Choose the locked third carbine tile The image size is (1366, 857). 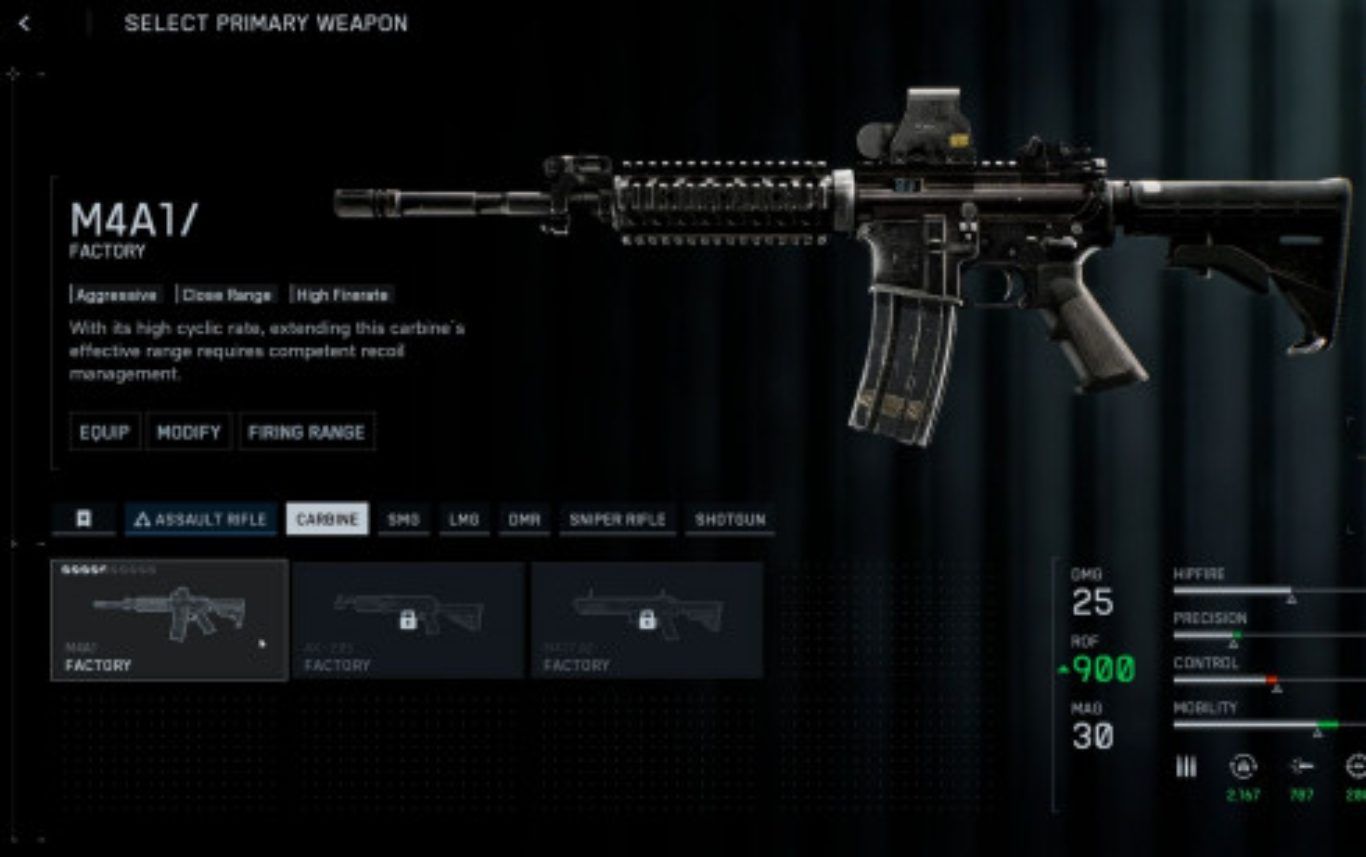tap(647, 620)
